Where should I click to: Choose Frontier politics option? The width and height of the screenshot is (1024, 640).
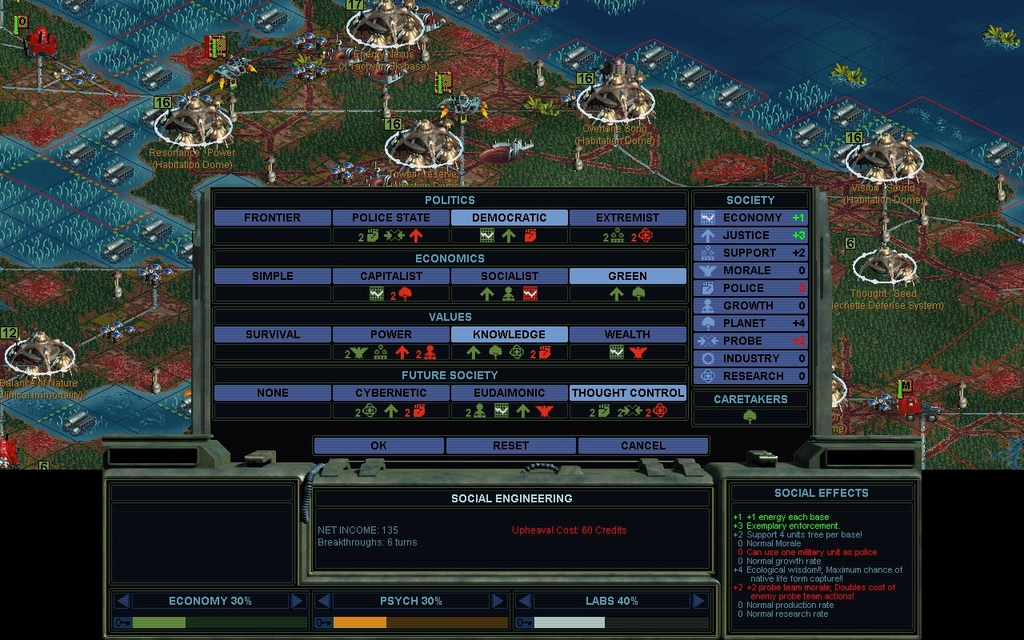point(272,217)
